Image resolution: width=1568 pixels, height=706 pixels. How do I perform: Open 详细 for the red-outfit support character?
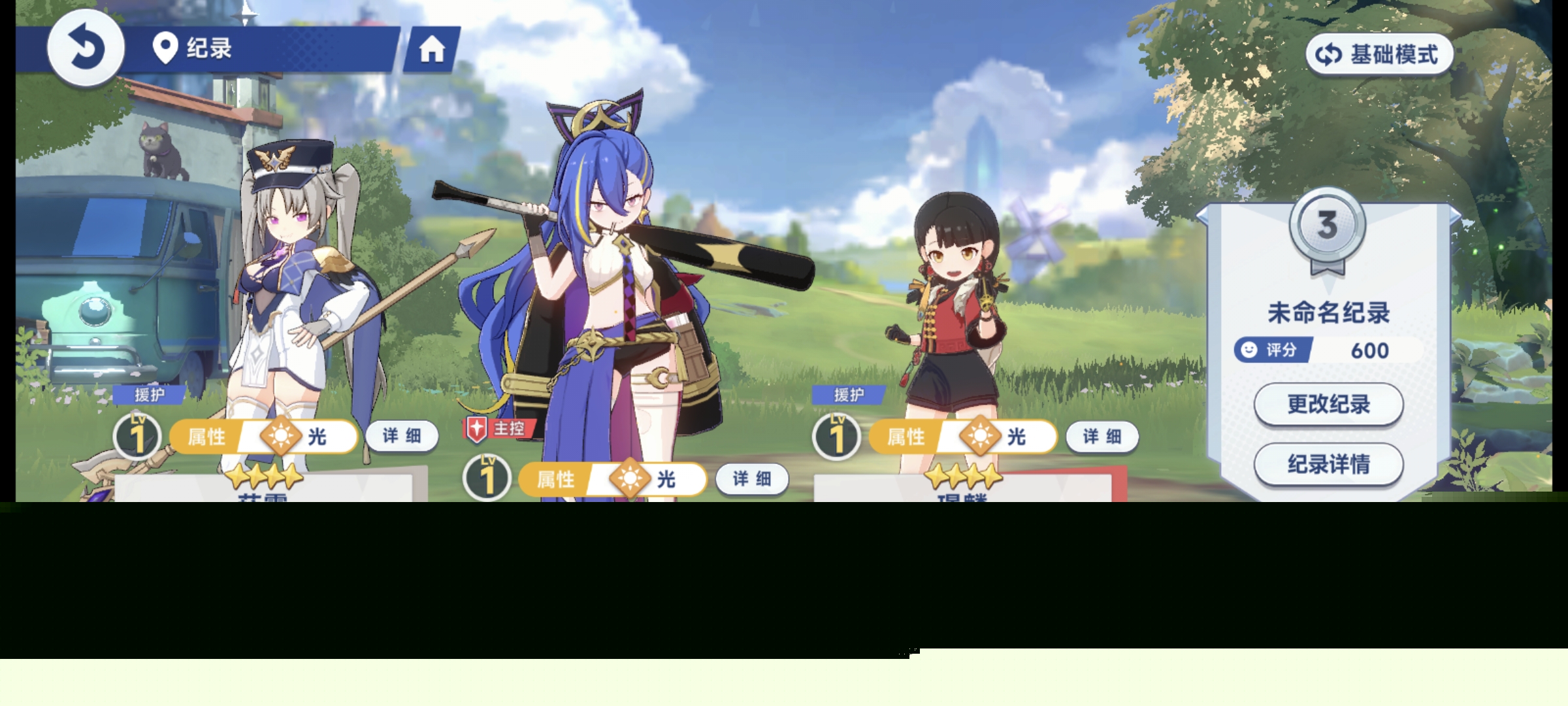1102,436
